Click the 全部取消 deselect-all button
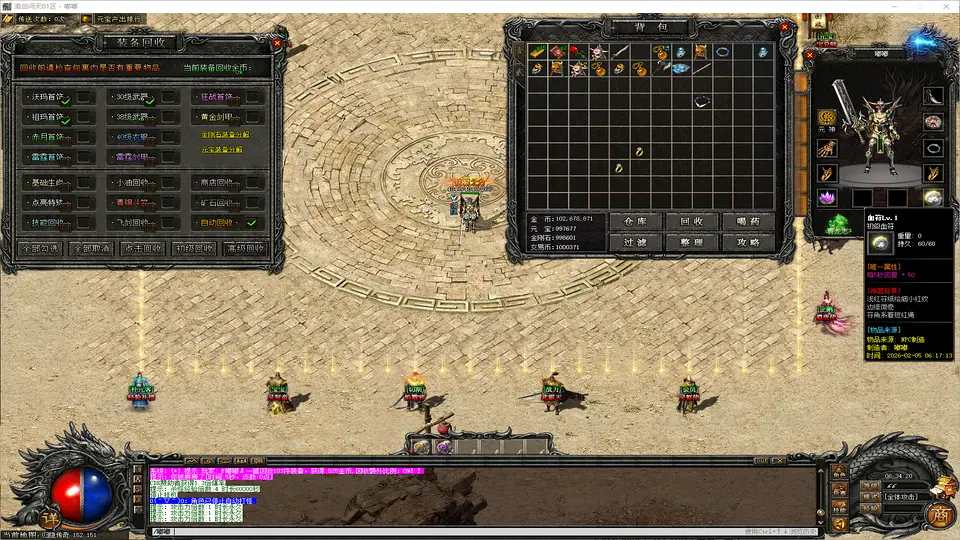Image resolution: width=960 pixels, height=540 pixels. pyautogui.click(x=92, y=248)
